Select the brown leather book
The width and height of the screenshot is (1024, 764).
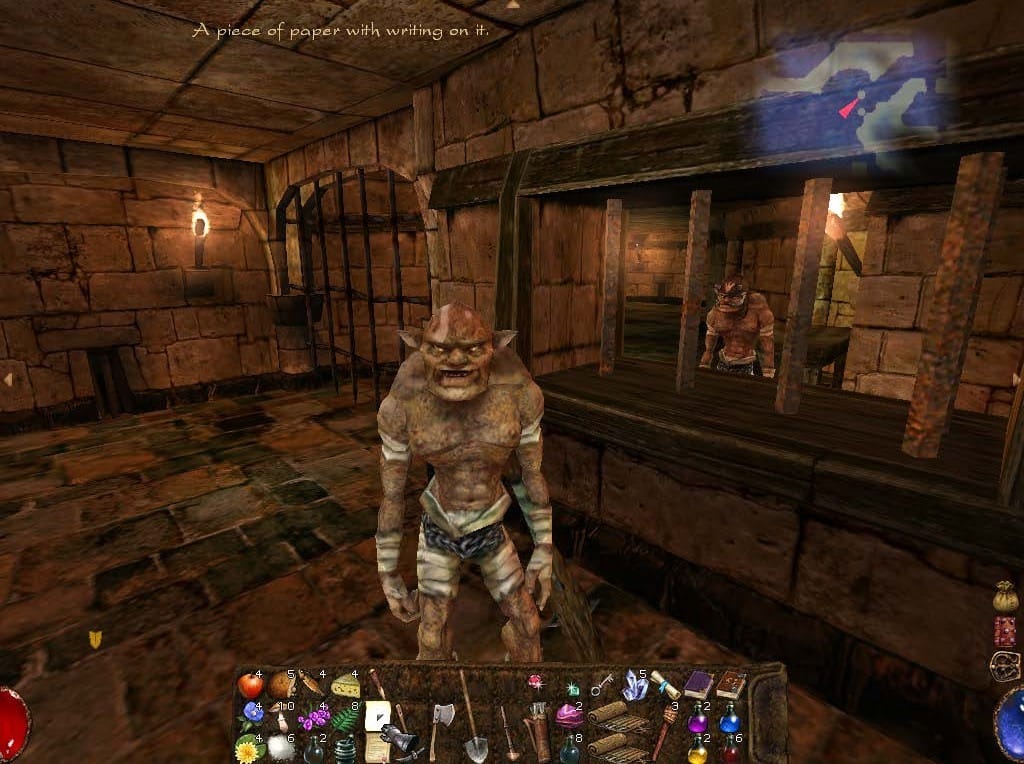(730, 684)
